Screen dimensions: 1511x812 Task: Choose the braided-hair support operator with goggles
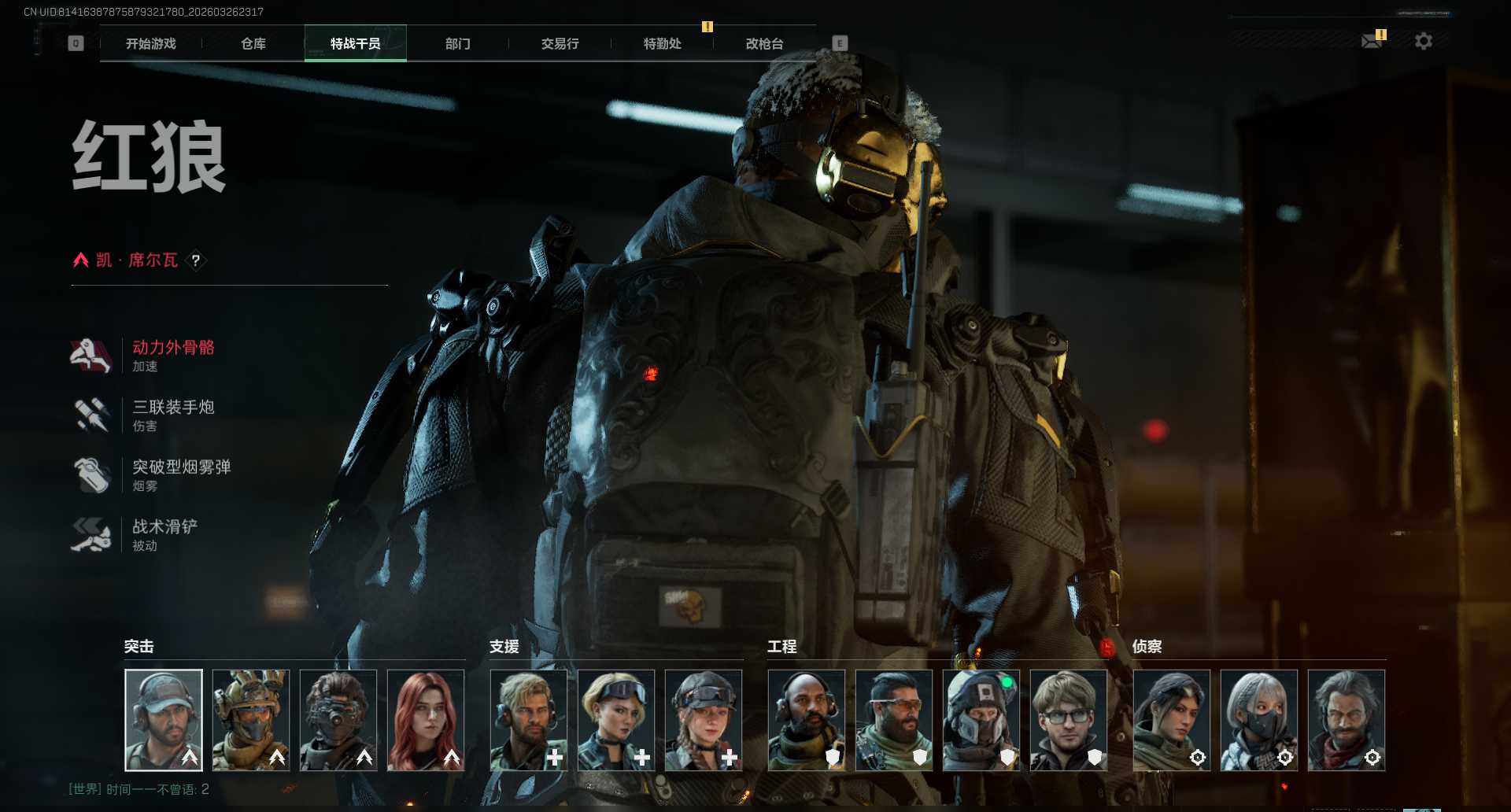tap(704, 720)
